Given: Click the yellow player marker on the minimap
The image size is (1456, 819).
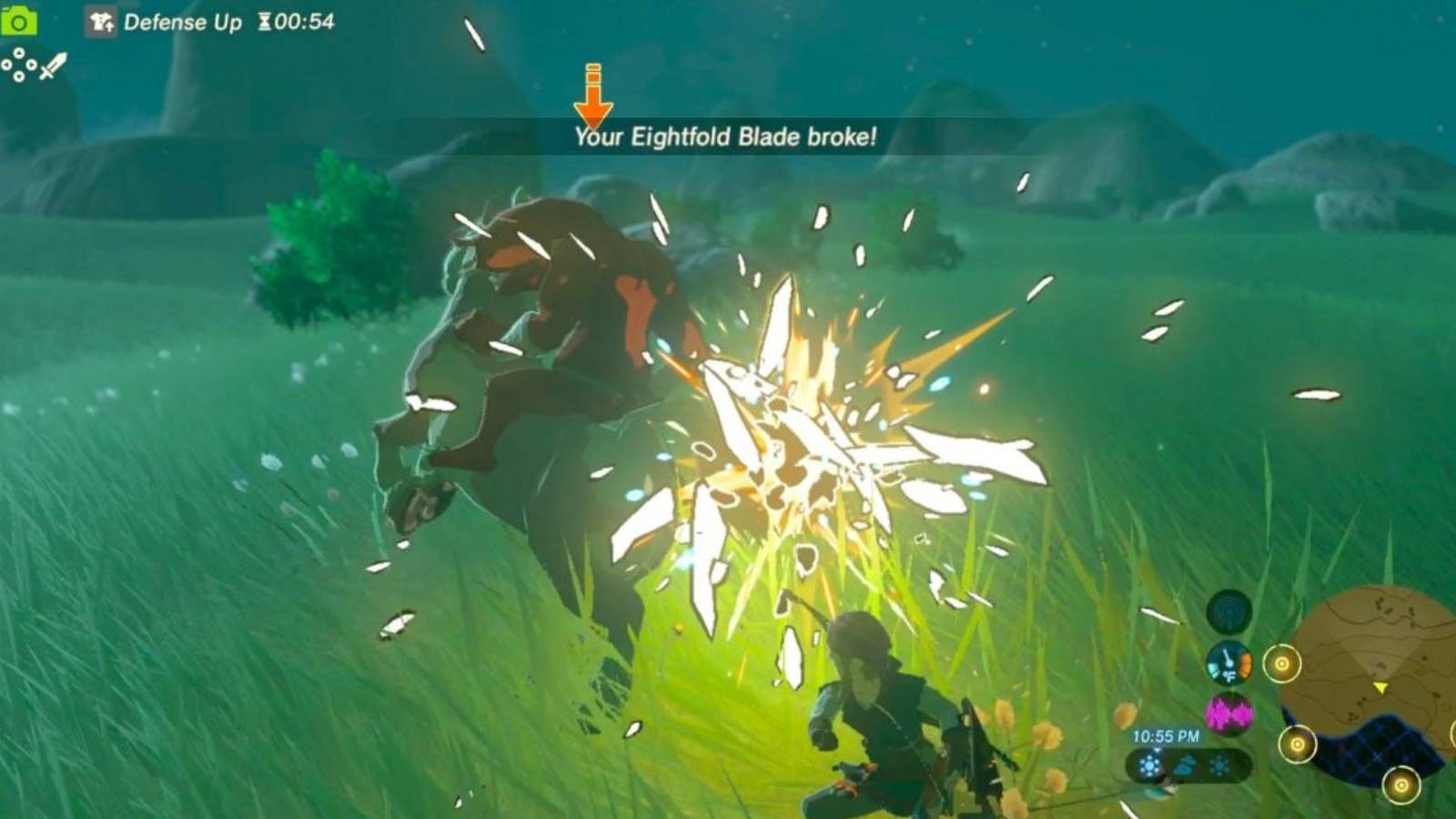Looking at the screenshot, I should click(1381, 689).
